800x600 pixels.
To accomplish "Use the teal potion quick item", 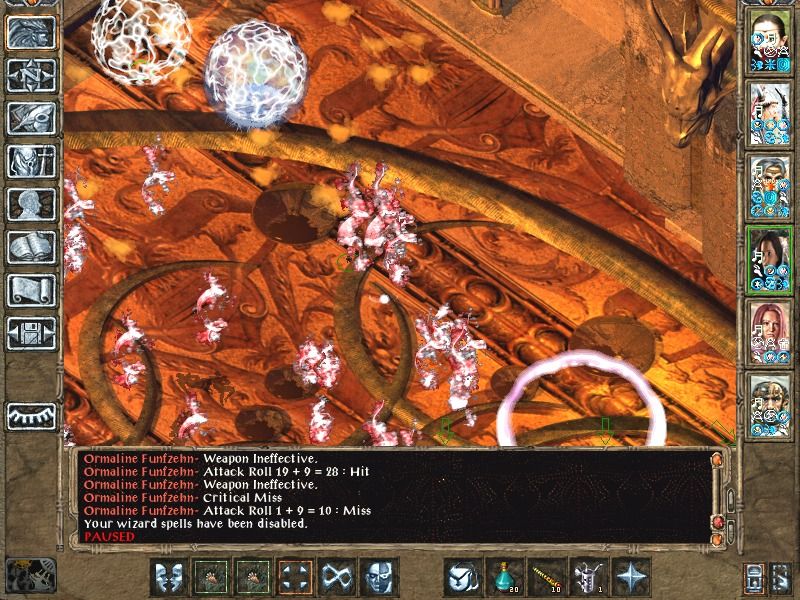I will click(507, 577).
